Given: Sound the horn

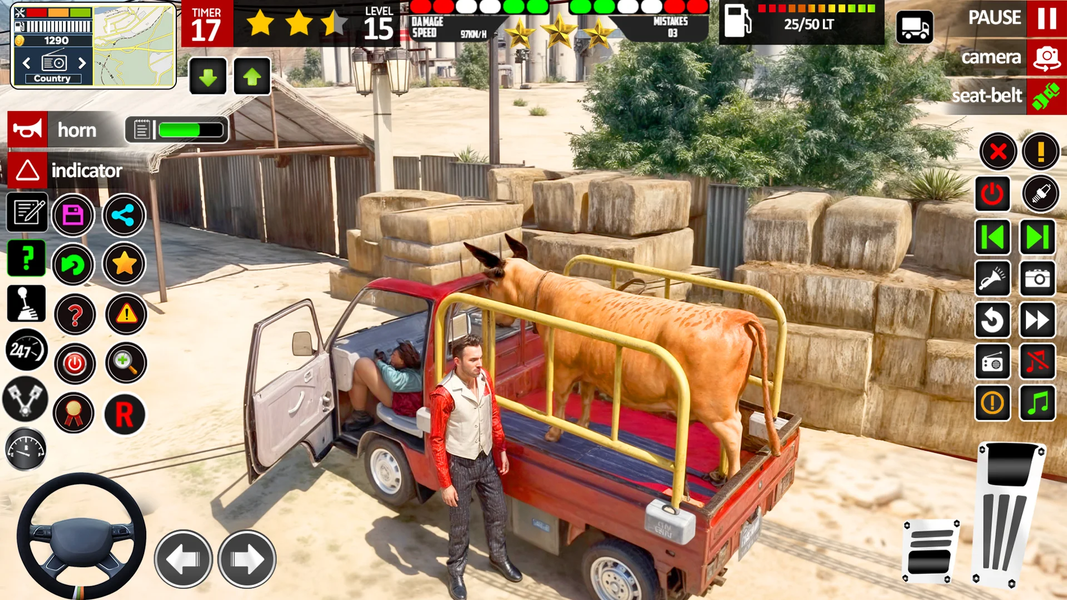Looking at the screenshot, I should [27, 129].
